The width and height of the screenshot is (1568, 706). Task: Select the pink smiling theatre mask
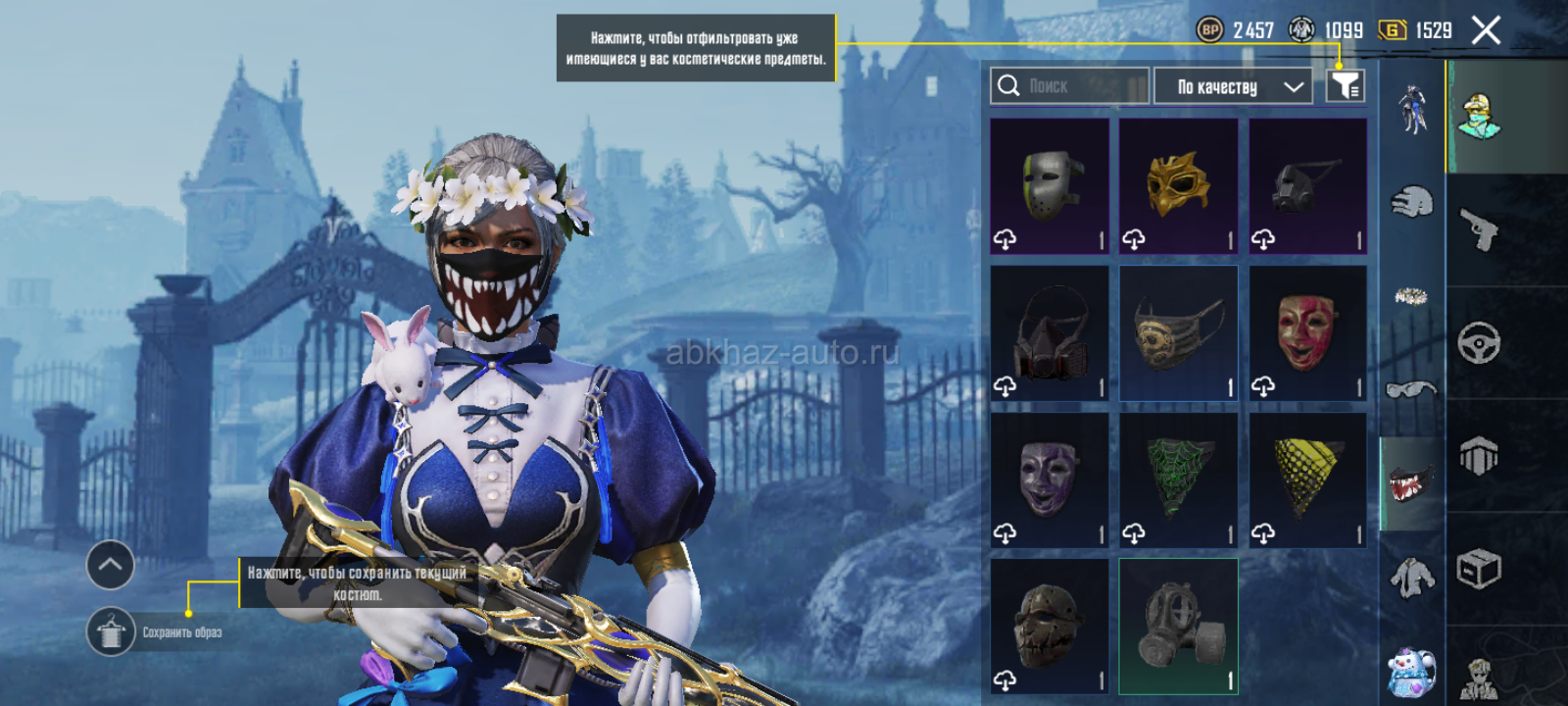point(1307,333)
